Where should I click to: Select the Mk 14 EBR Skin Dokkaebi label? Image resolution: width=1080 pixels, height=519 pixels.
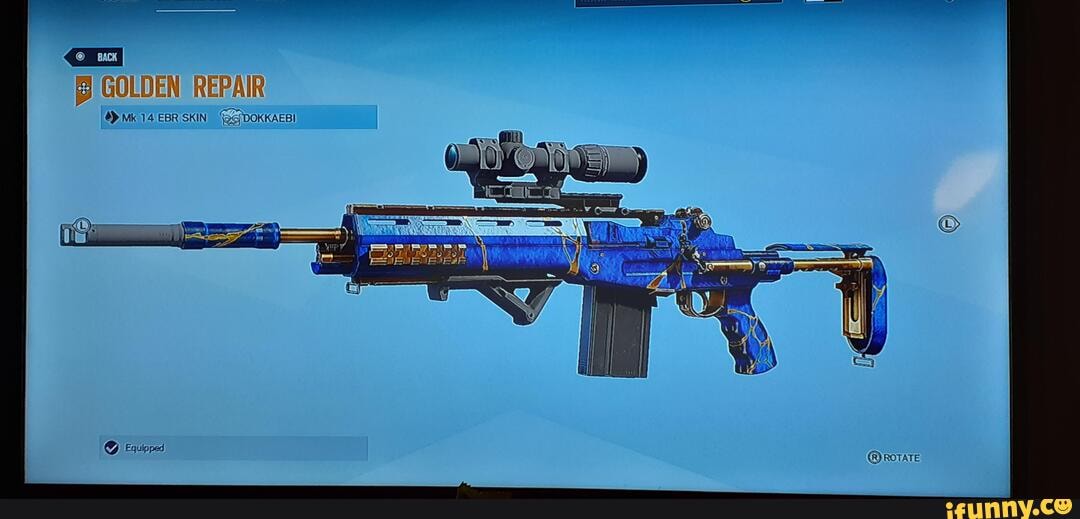(x=238, y=118)
